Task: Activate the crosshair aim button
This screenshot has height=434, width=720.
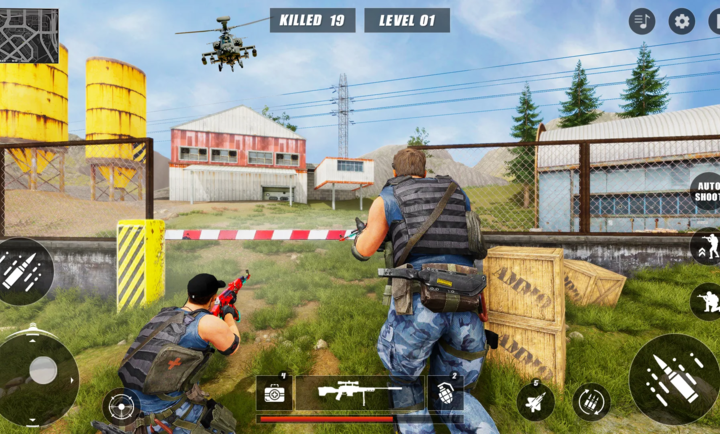Action: pyautogui.click(x=121, y=406)
